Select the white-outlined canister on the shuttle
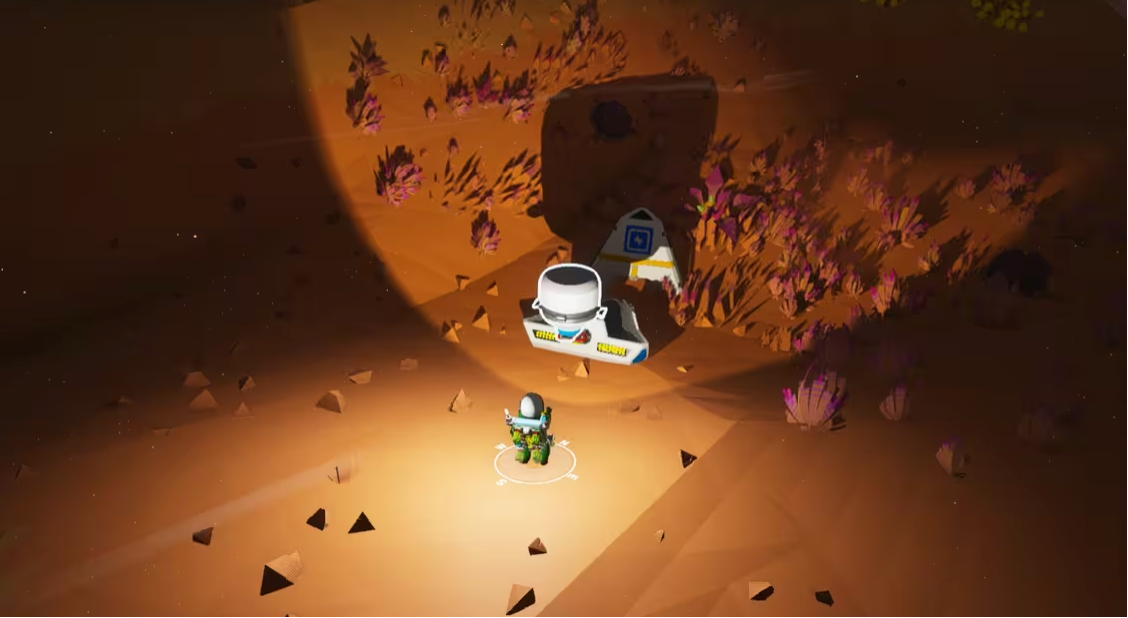 coord(567,294)
